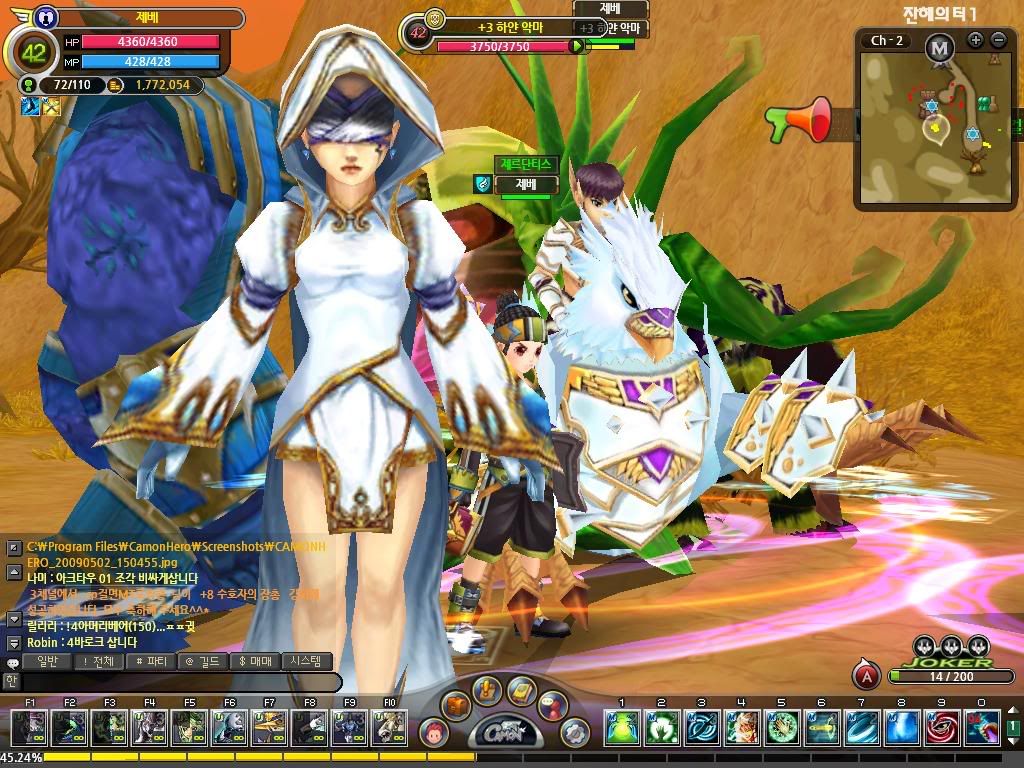This screenshot has width=1024, height=768.
Task: Zoom in the minimap with plus button
Action: click(976, 40)
